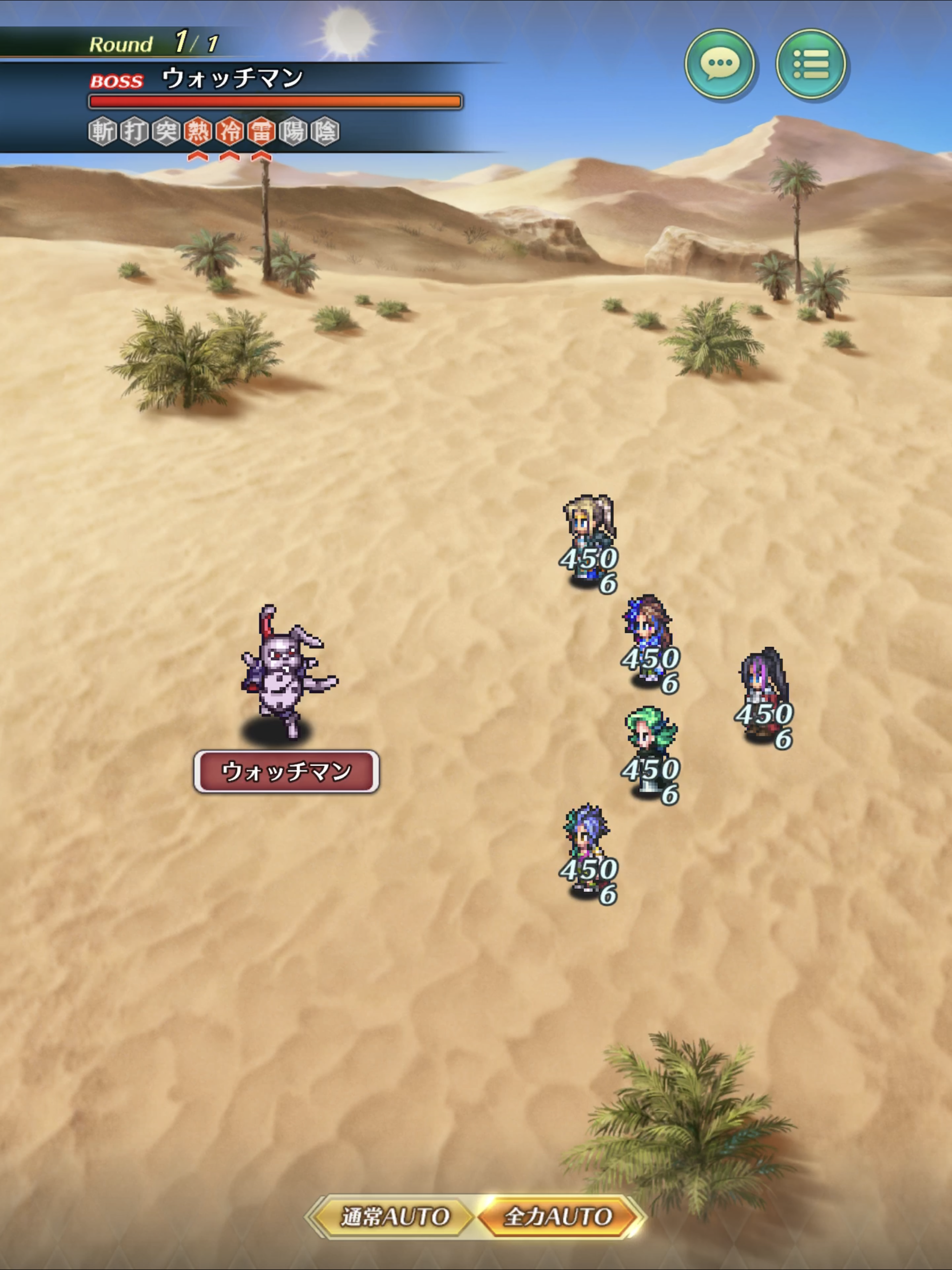The width and height of the screenshot is (952, 1270).
Task: Open the chat speech bubble button
Action: tap(720, 64)
